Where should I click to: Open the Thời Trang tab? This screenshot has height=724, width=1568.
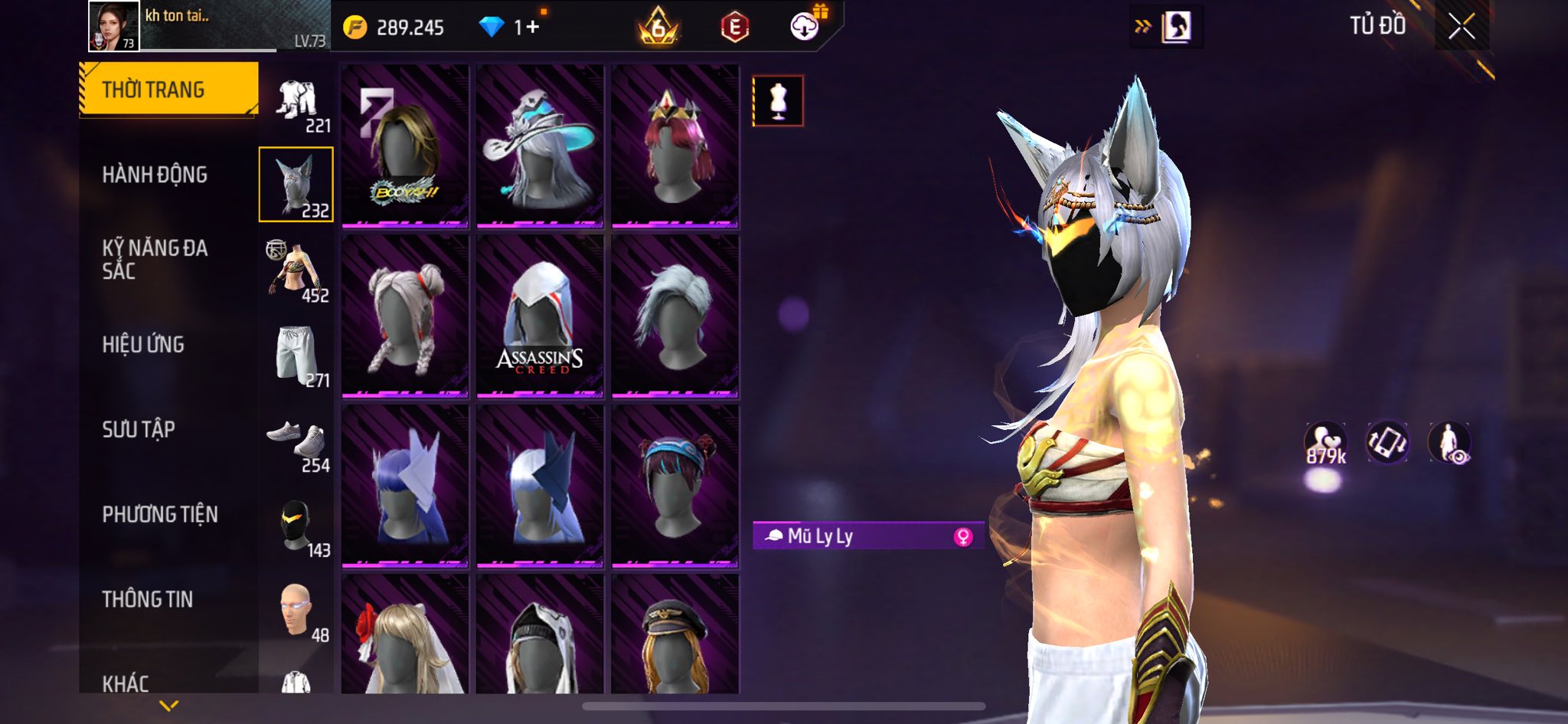tap(168, 90)
